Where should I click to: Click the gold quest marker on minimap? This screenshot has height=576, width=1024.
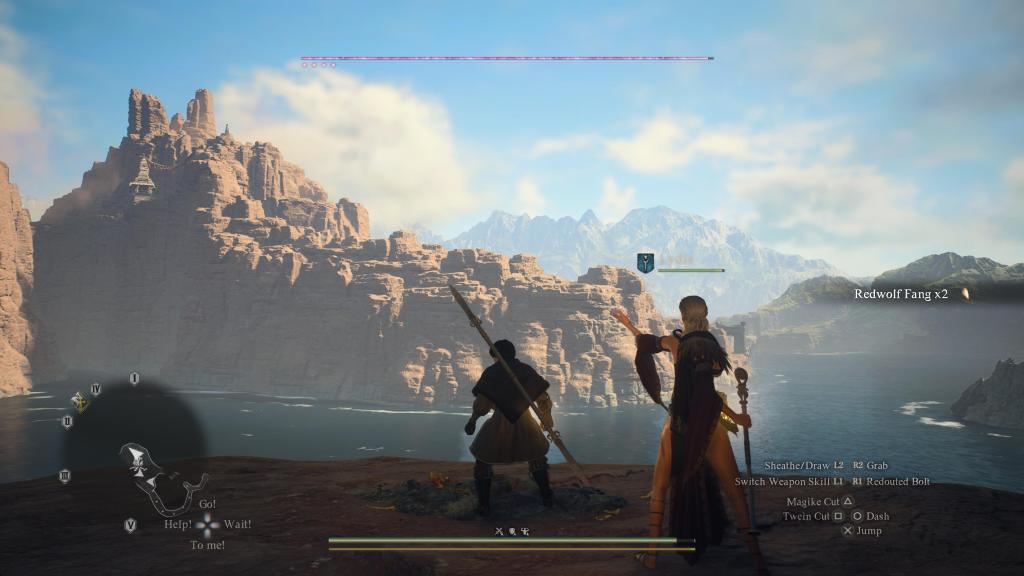tap(79, 402)
